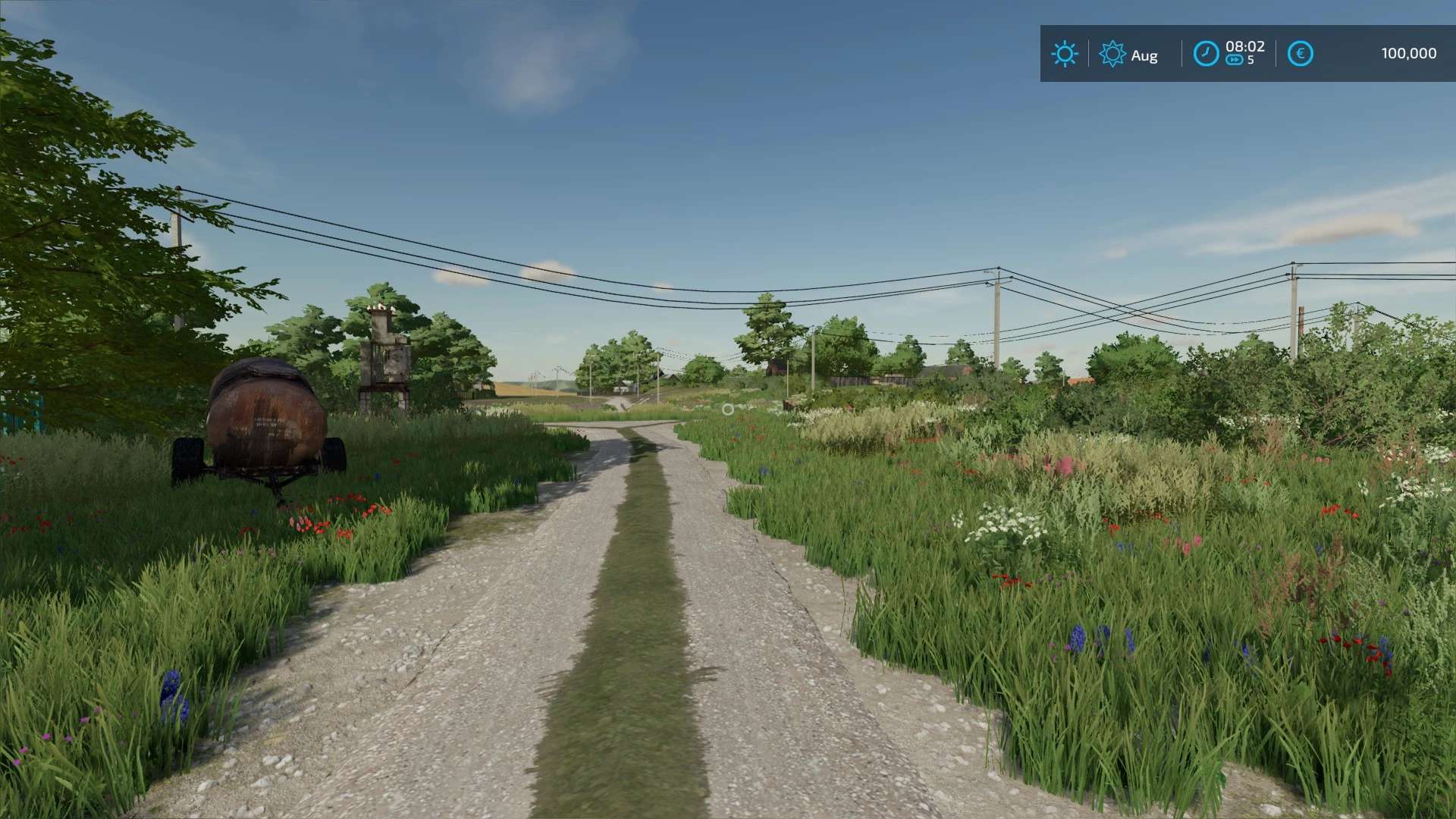The width and height of the screenshot is (1456, 819).
Task: Click the clock icon in the HUD
Action: [1206, 54]
